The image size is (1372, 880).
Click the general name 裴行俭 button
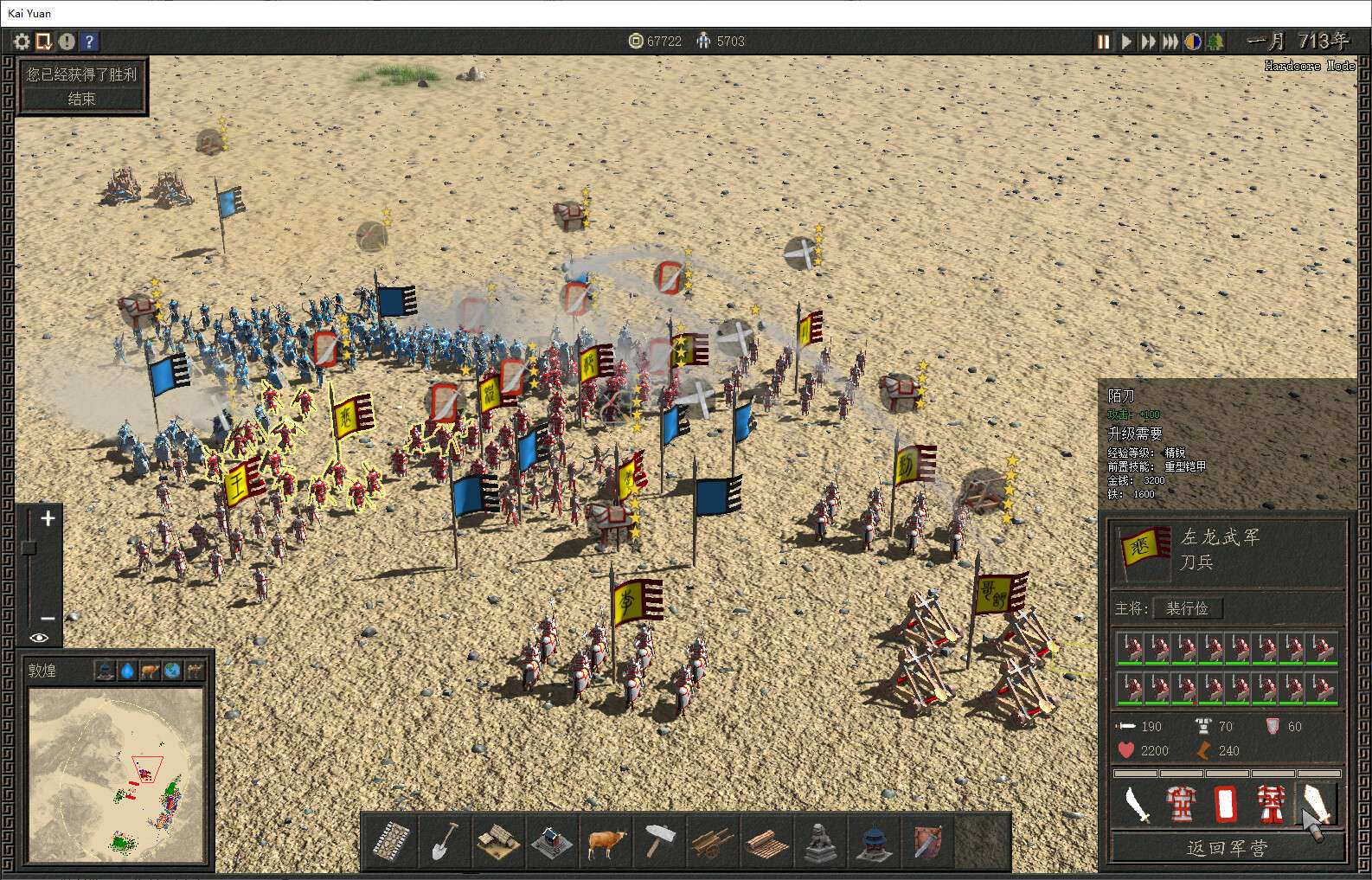(1187, 608)
